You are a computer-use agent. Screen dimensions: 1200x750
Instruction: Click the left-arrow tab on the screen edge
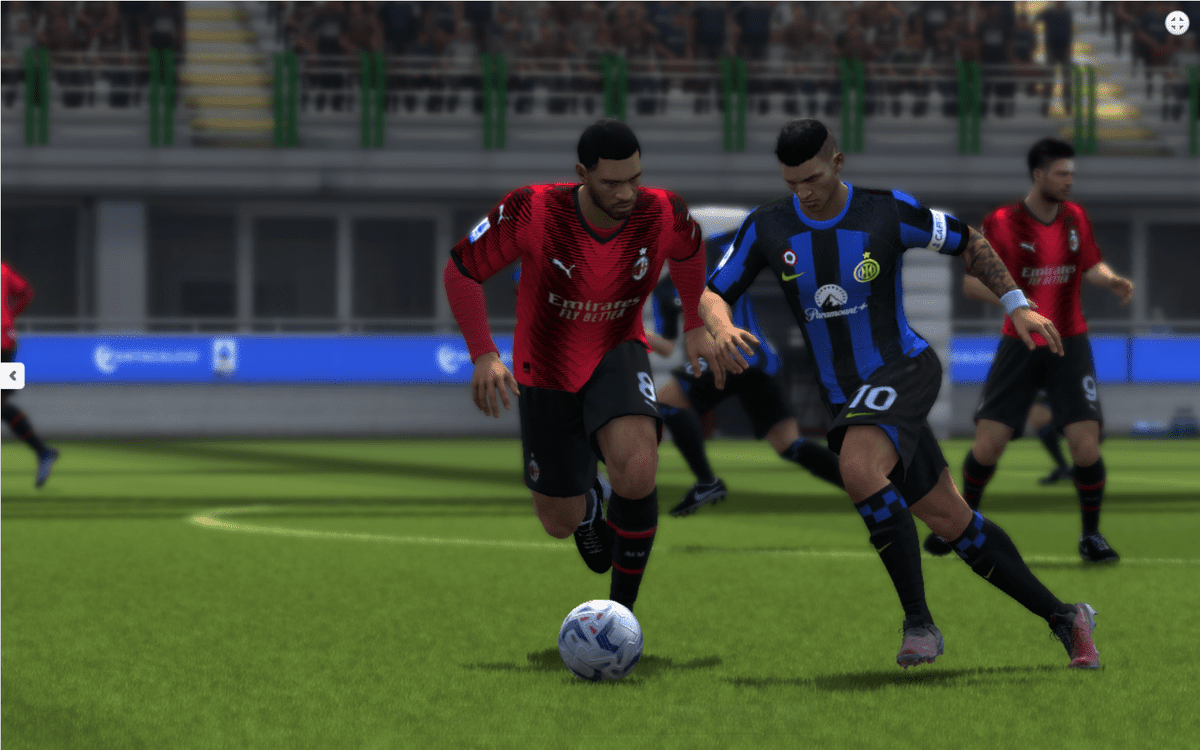pyautogui.click(x=12, y=375)
